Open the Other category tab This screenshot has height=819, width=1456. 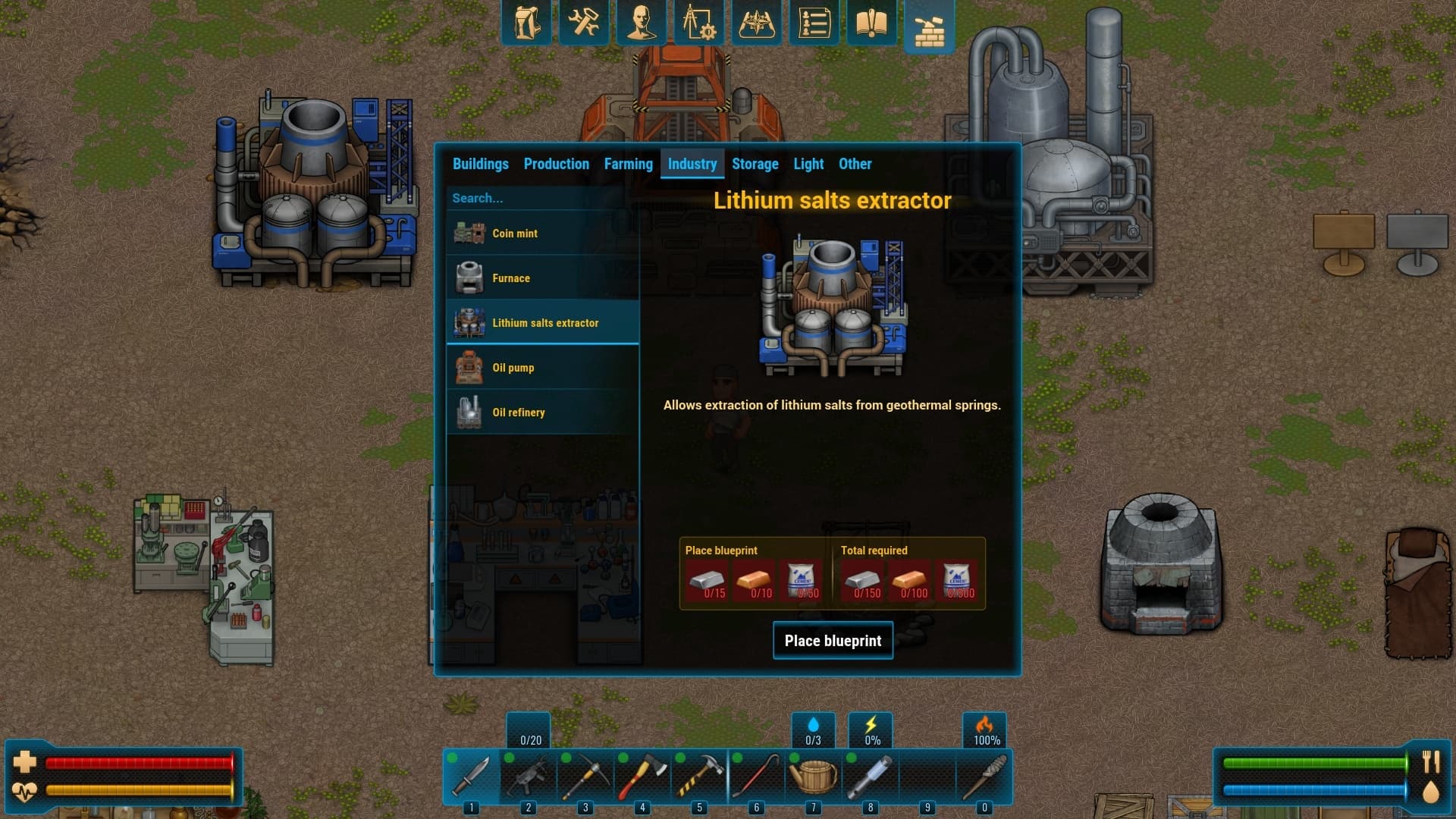[855, 164]
